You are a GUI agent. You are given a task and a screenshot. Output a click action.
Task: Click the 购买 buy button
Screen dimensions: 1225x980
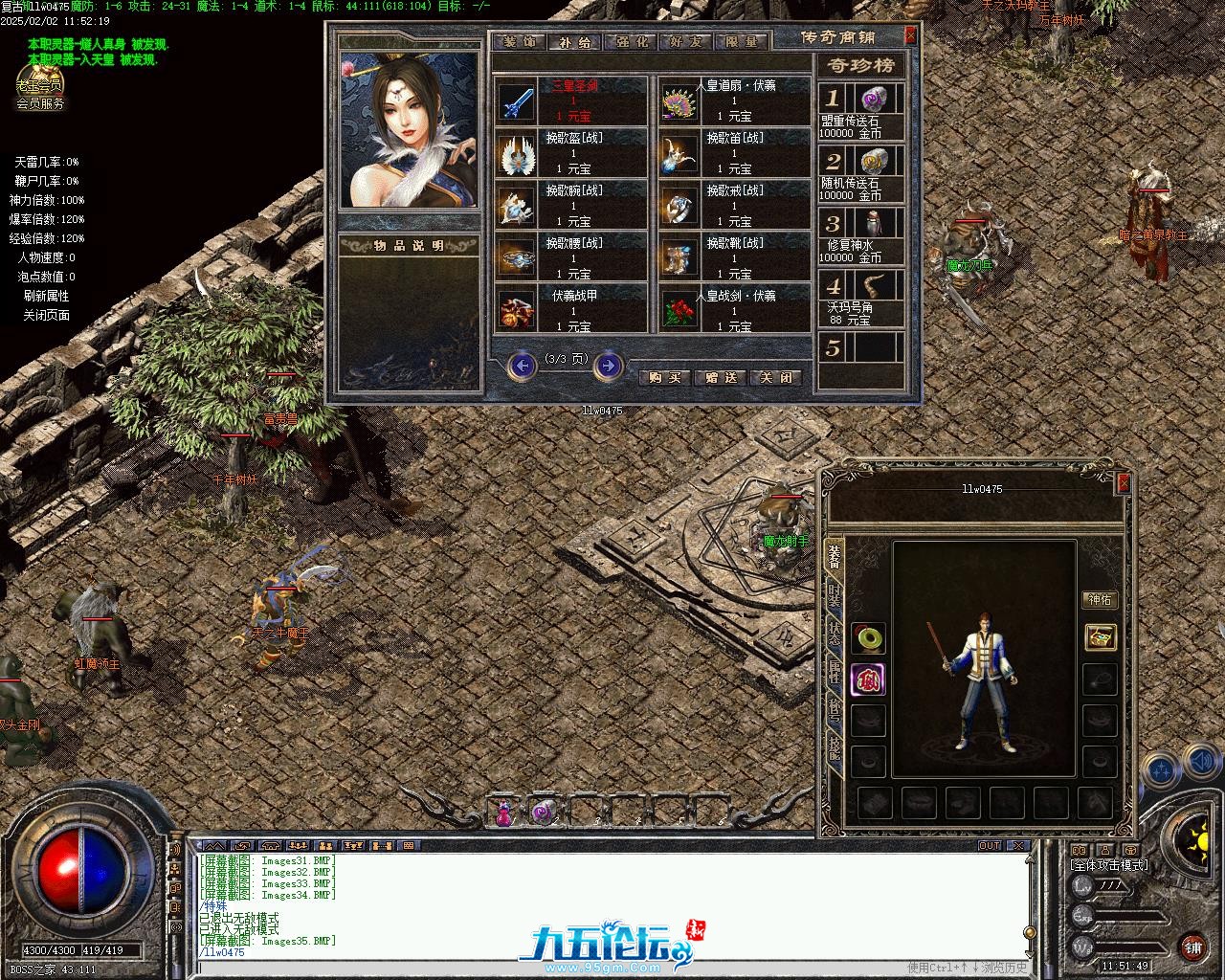664,377
